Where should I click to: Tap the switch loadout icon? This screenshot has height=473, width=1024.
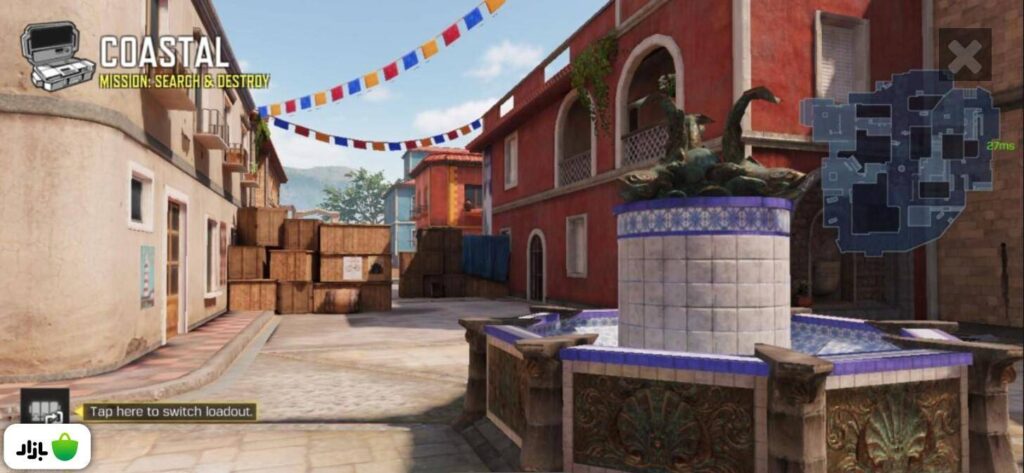45,408
